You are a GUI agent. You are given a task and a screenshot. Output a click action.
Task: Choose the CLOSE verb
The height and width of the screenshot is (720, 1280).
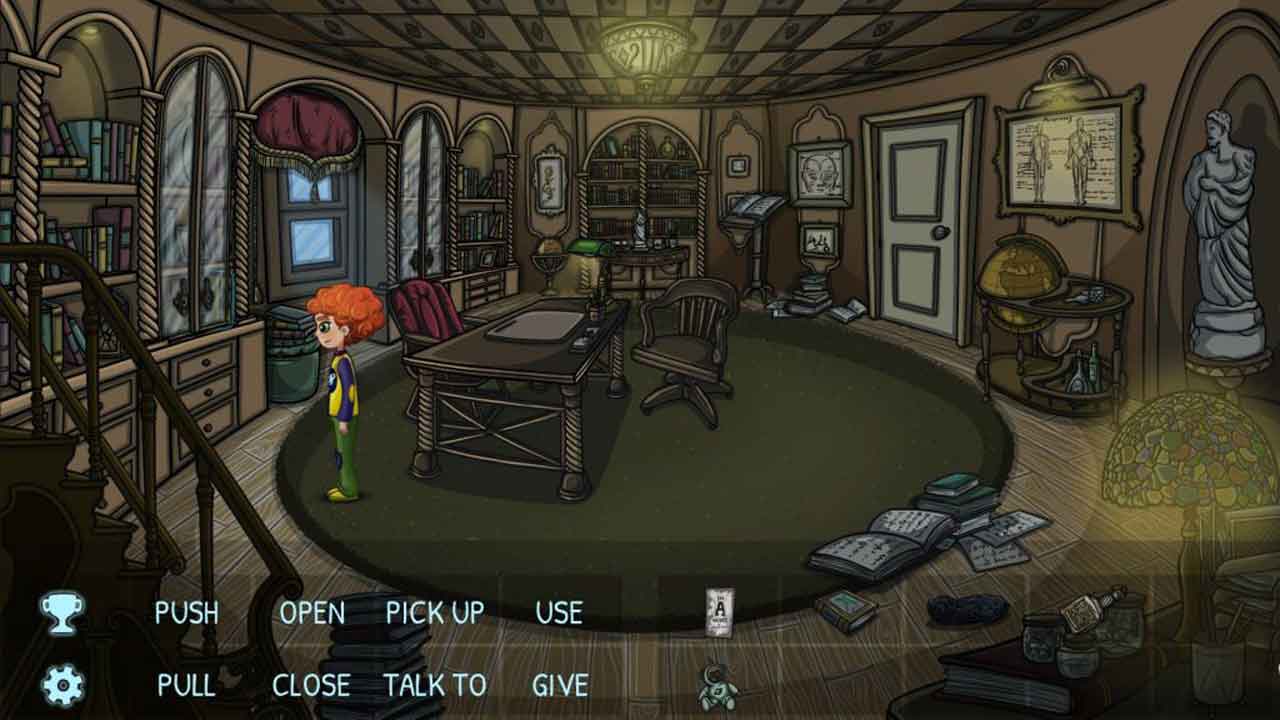click(311, 685)
